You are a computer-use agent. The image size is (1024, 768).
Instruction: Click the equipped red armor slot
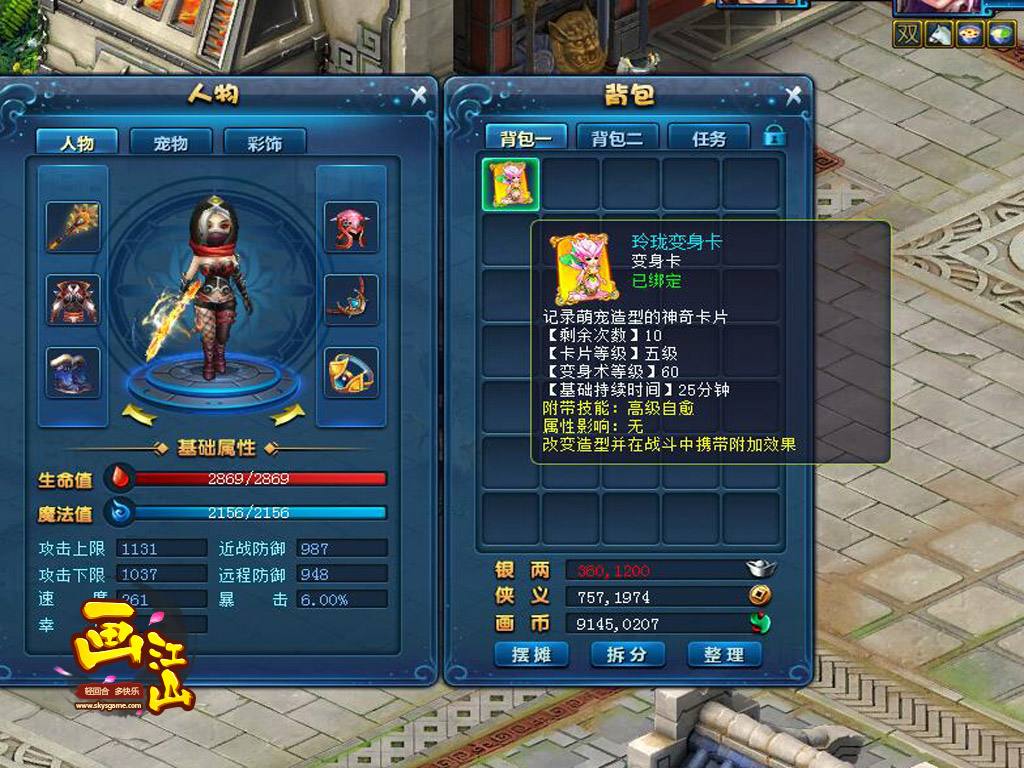[73, 299]
